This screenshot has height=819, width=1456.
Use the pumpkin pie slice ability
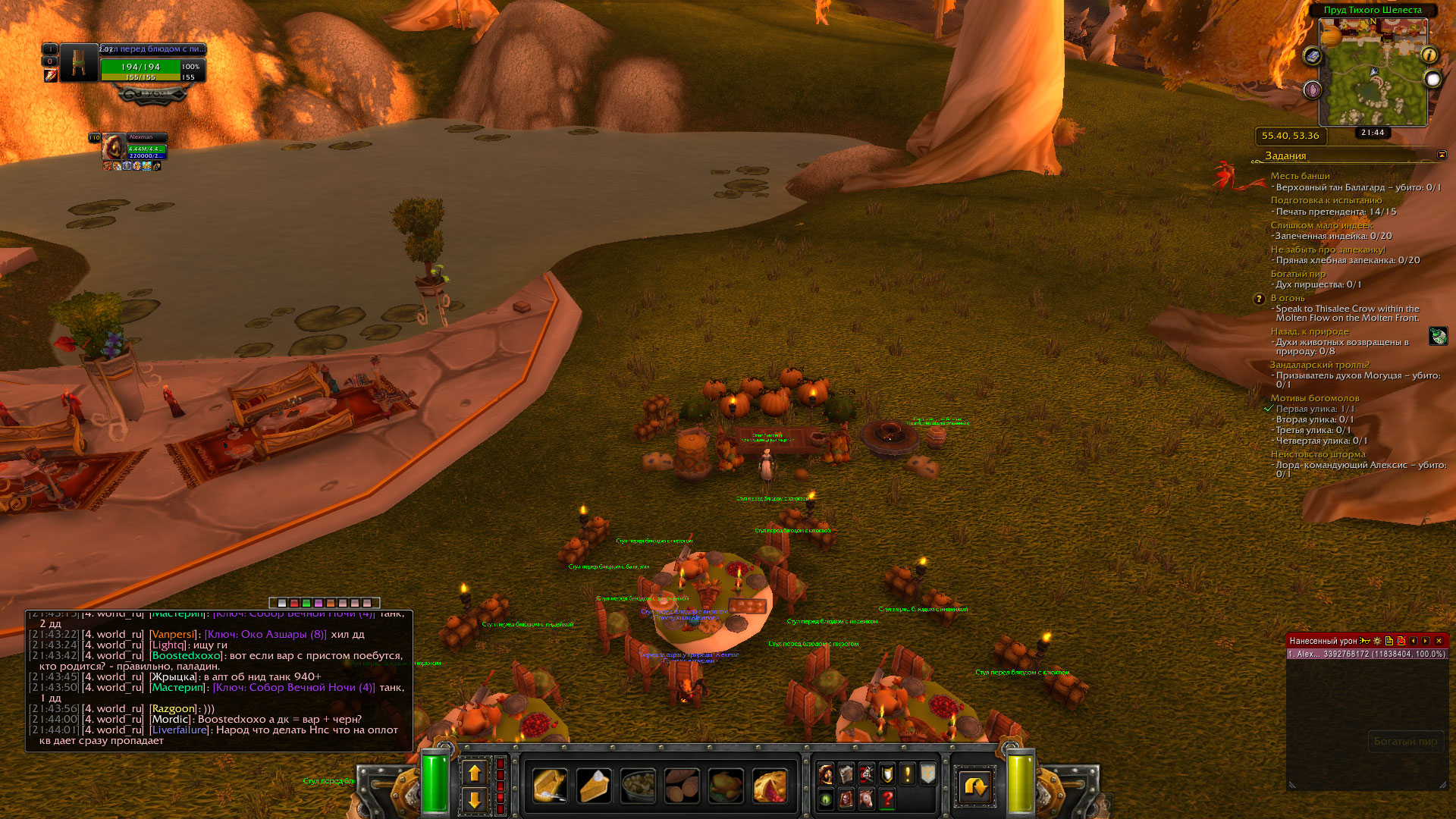(594, 786)
